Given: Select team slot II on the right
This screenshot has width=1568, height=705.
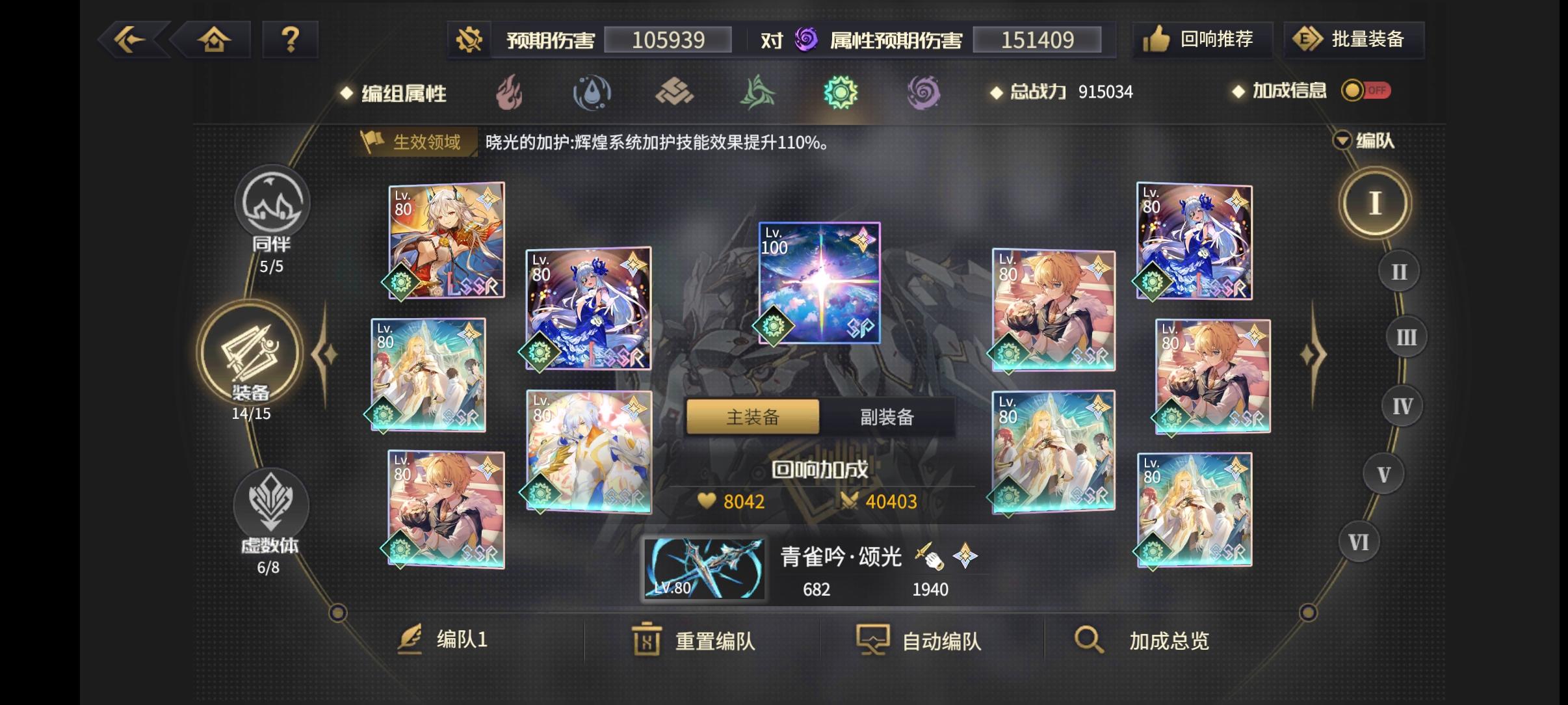Looking at the screenshot, I should (1398, 270).
